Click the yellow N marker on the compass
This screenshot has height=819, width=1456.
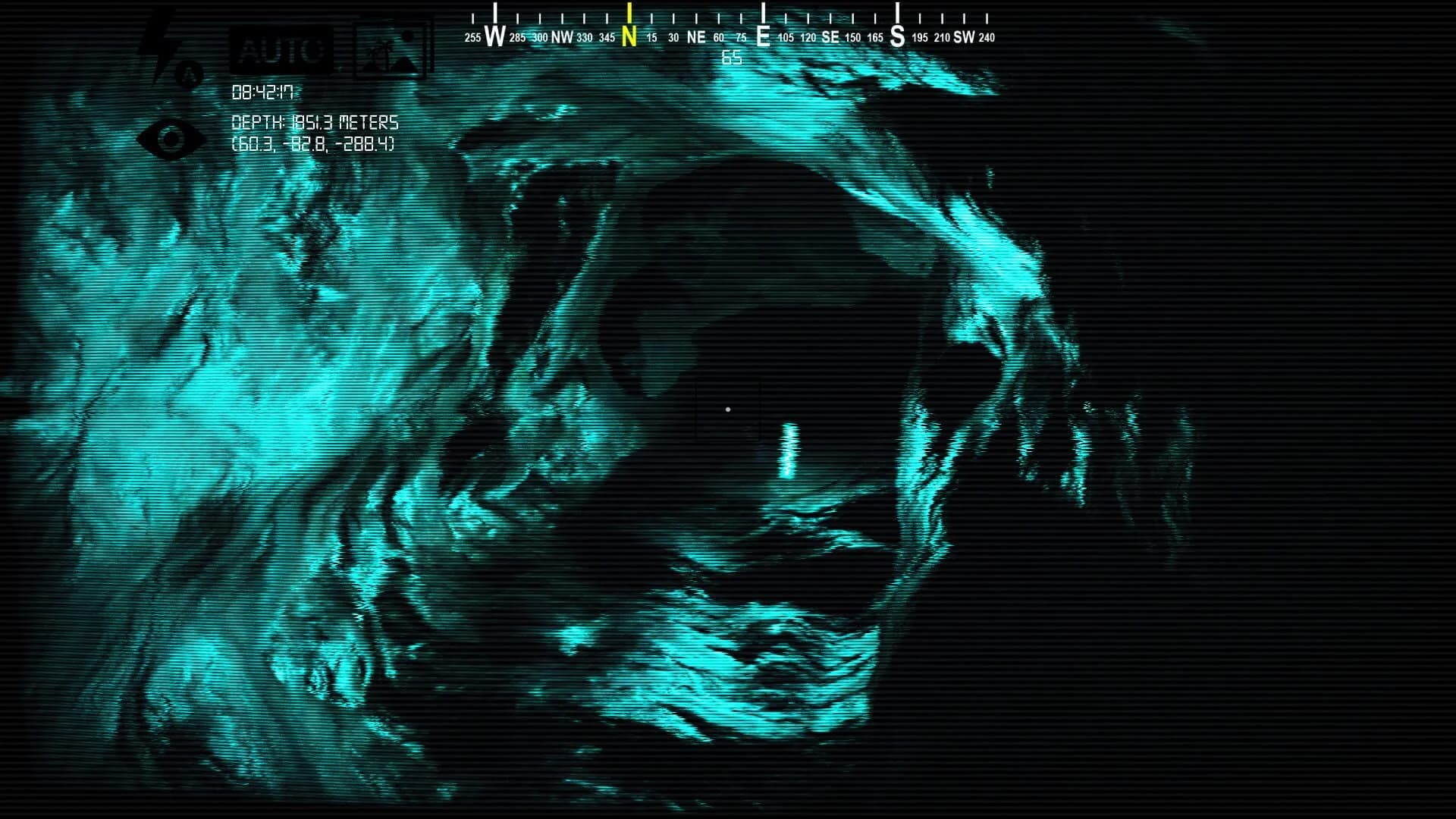[629, 35]
